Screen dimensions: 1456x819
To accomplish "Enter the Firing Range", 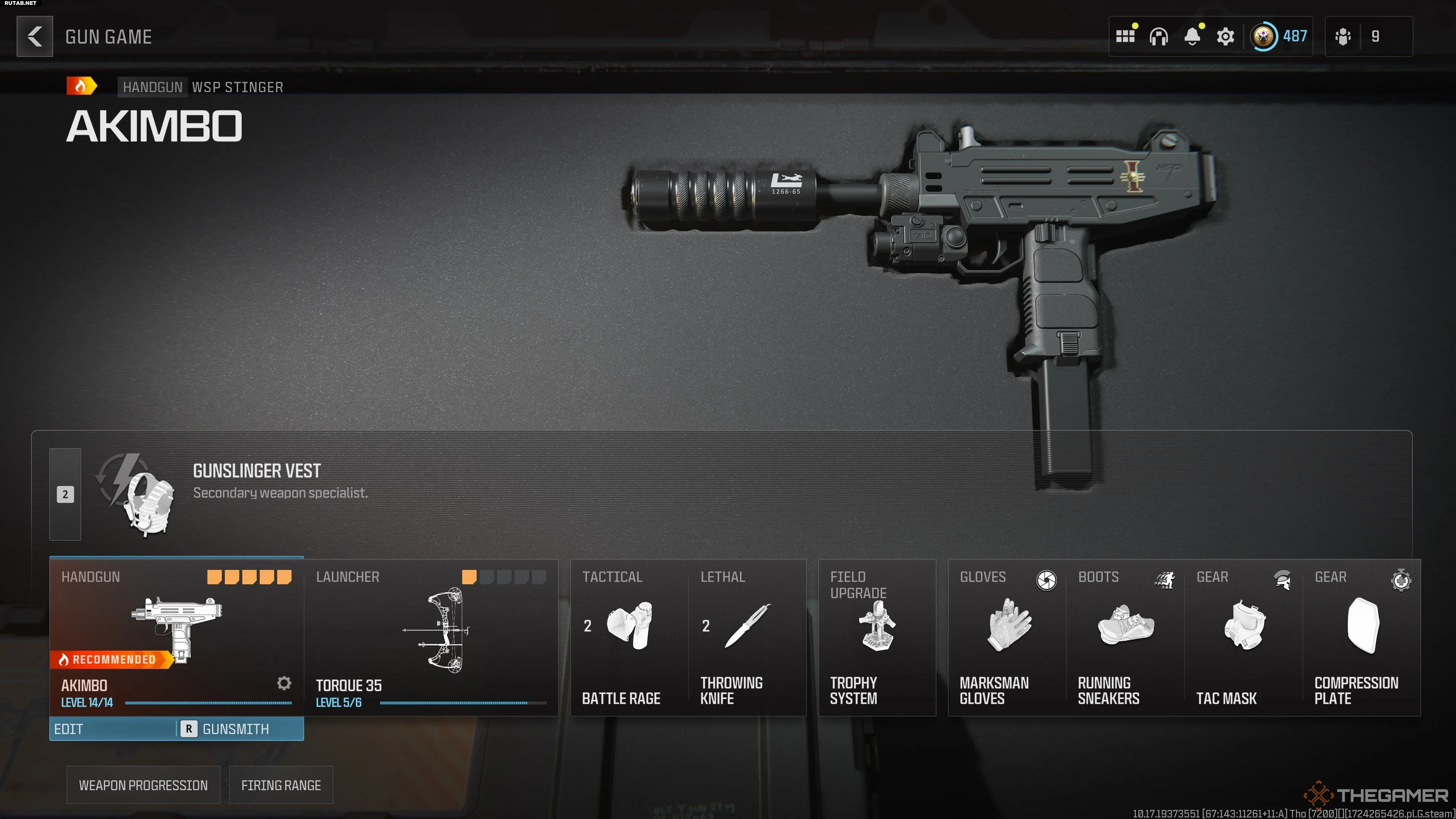I will tap(281, 785).
